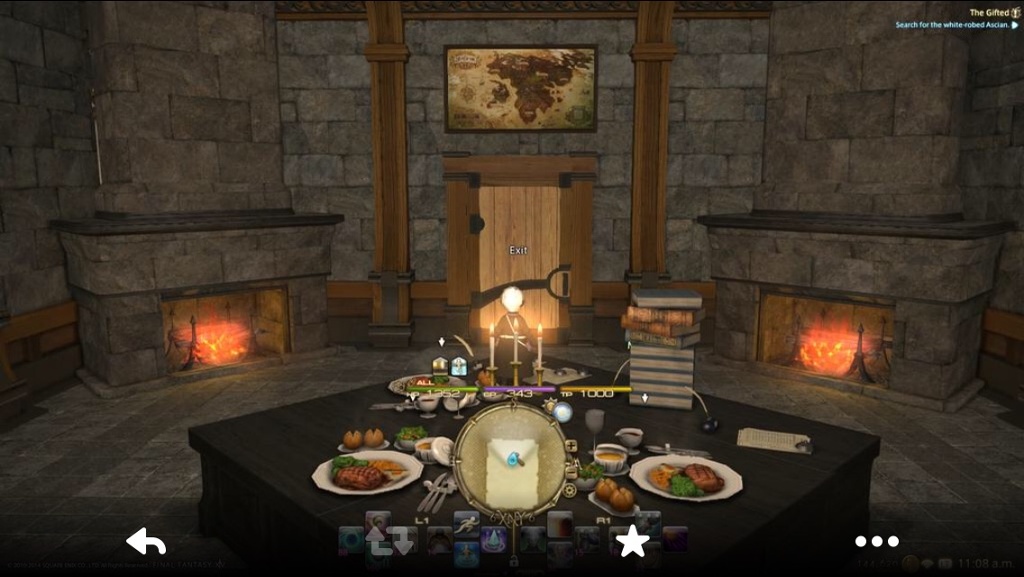The height and width of the screenshot is (577, 1024).
Task: Click the pale blue status buff icon
Action: coord(458,366)
